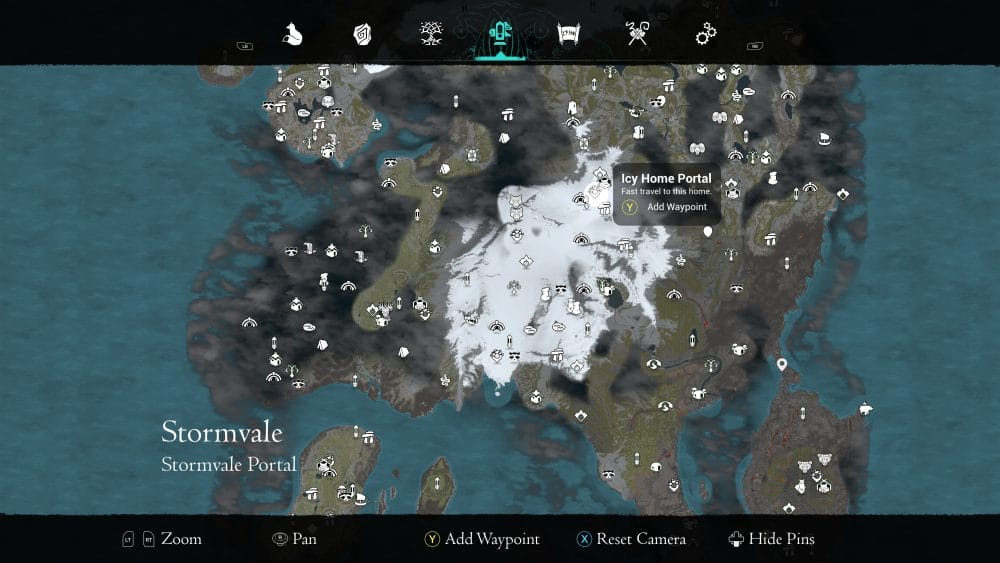Open the skill tree tab

pos(432,35)
